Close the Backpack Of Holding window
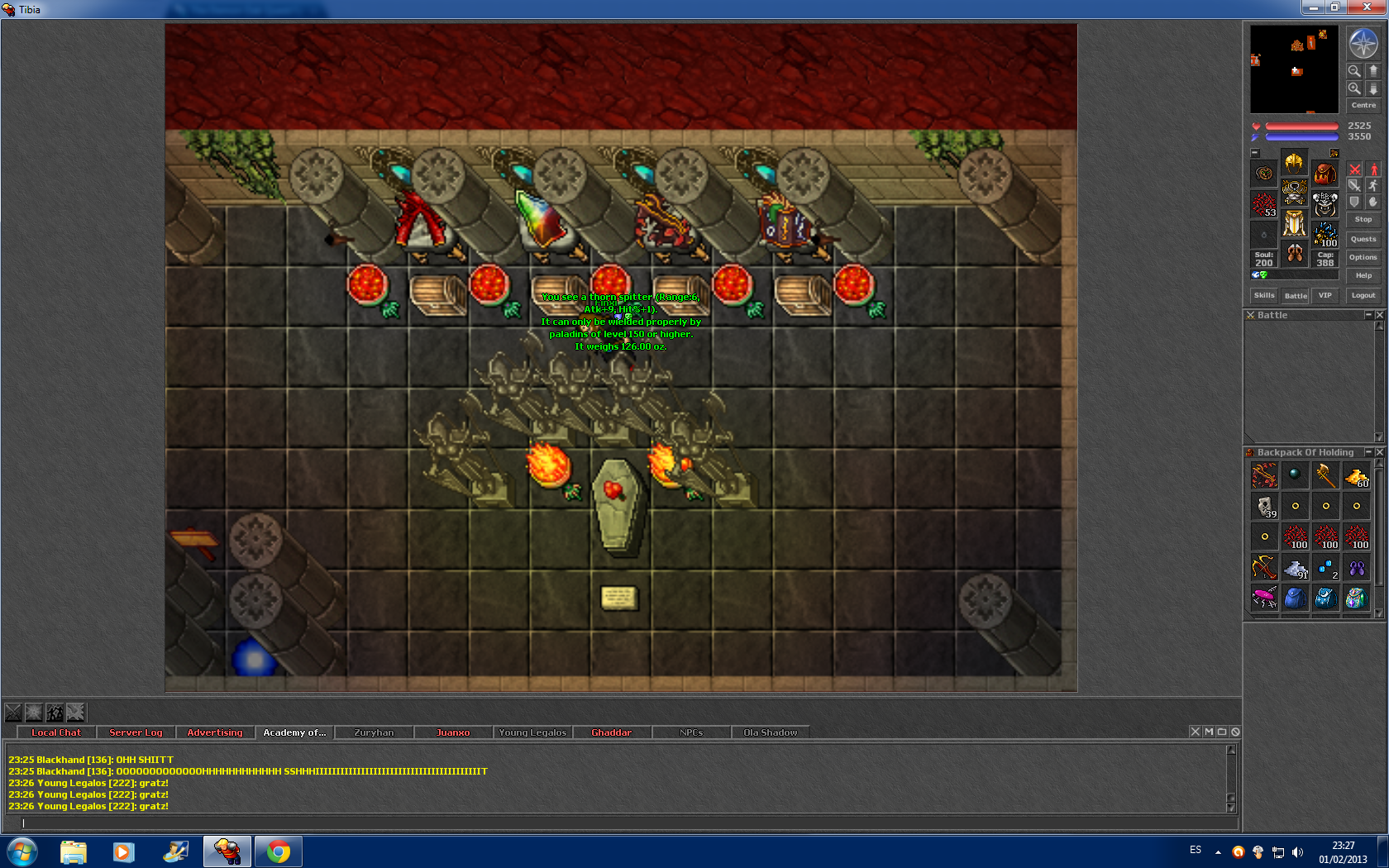Screen dimensions: 1389x868 pos(1379,452)
